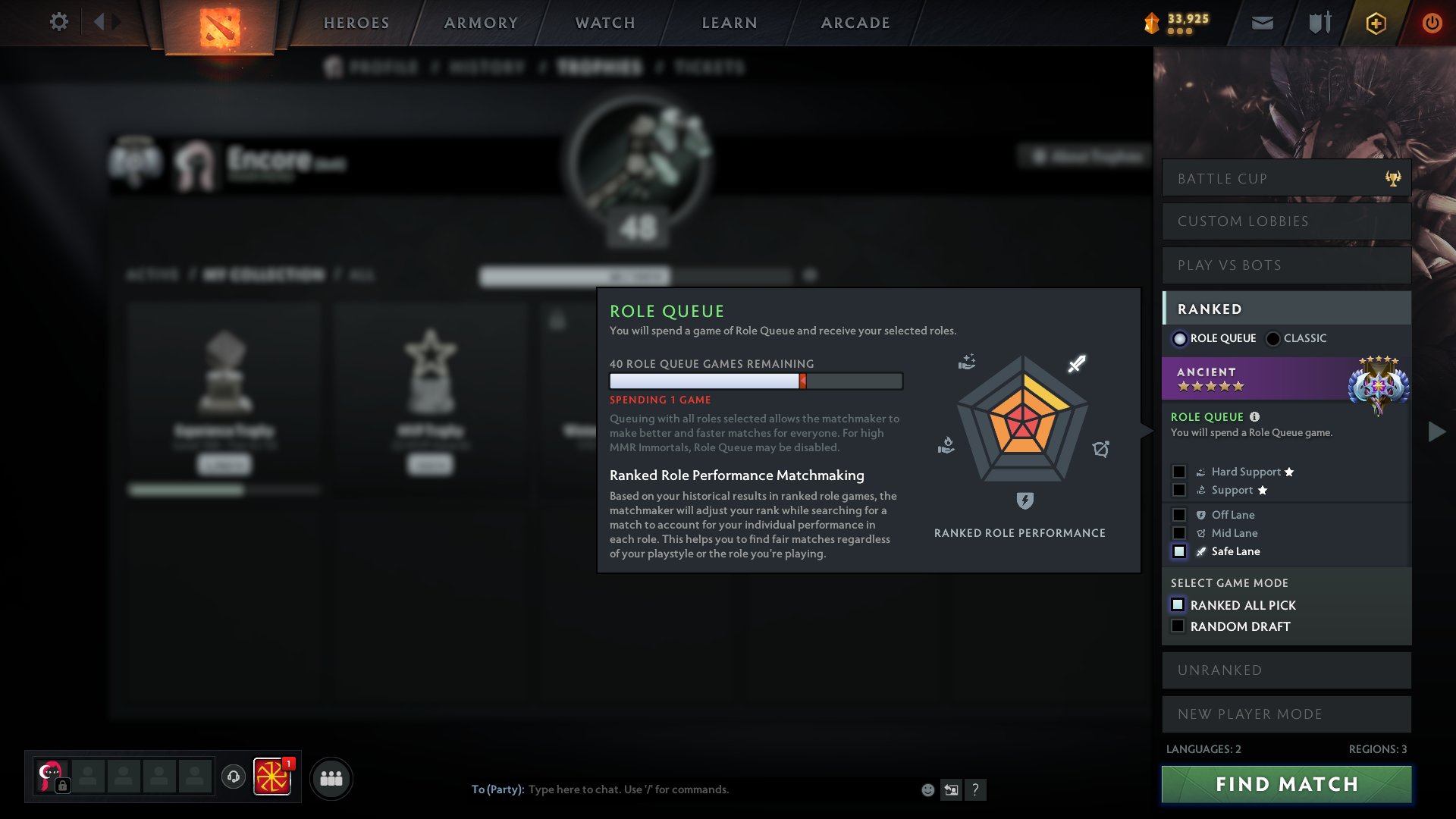Expand the Play vs Bots section
Viewport: 1456px width, 819px height.
1285,265
